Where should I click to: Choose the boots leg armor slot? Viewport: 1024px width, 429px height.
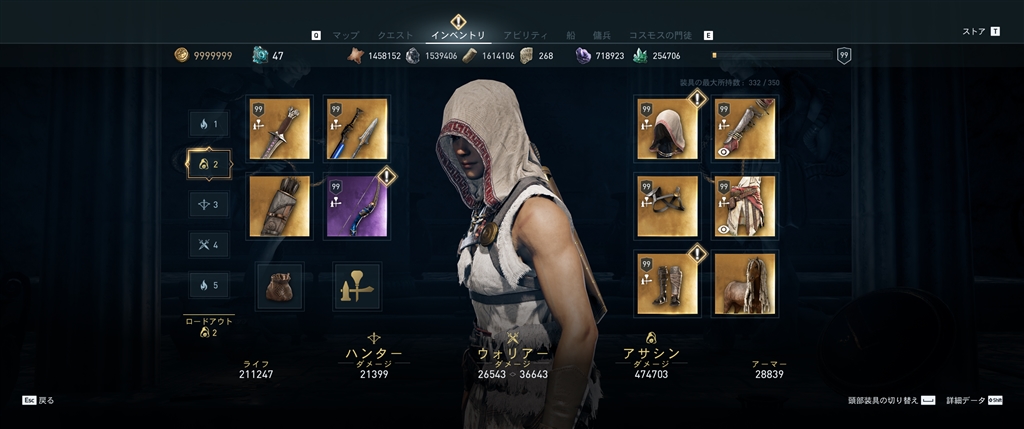coord(667,283)
